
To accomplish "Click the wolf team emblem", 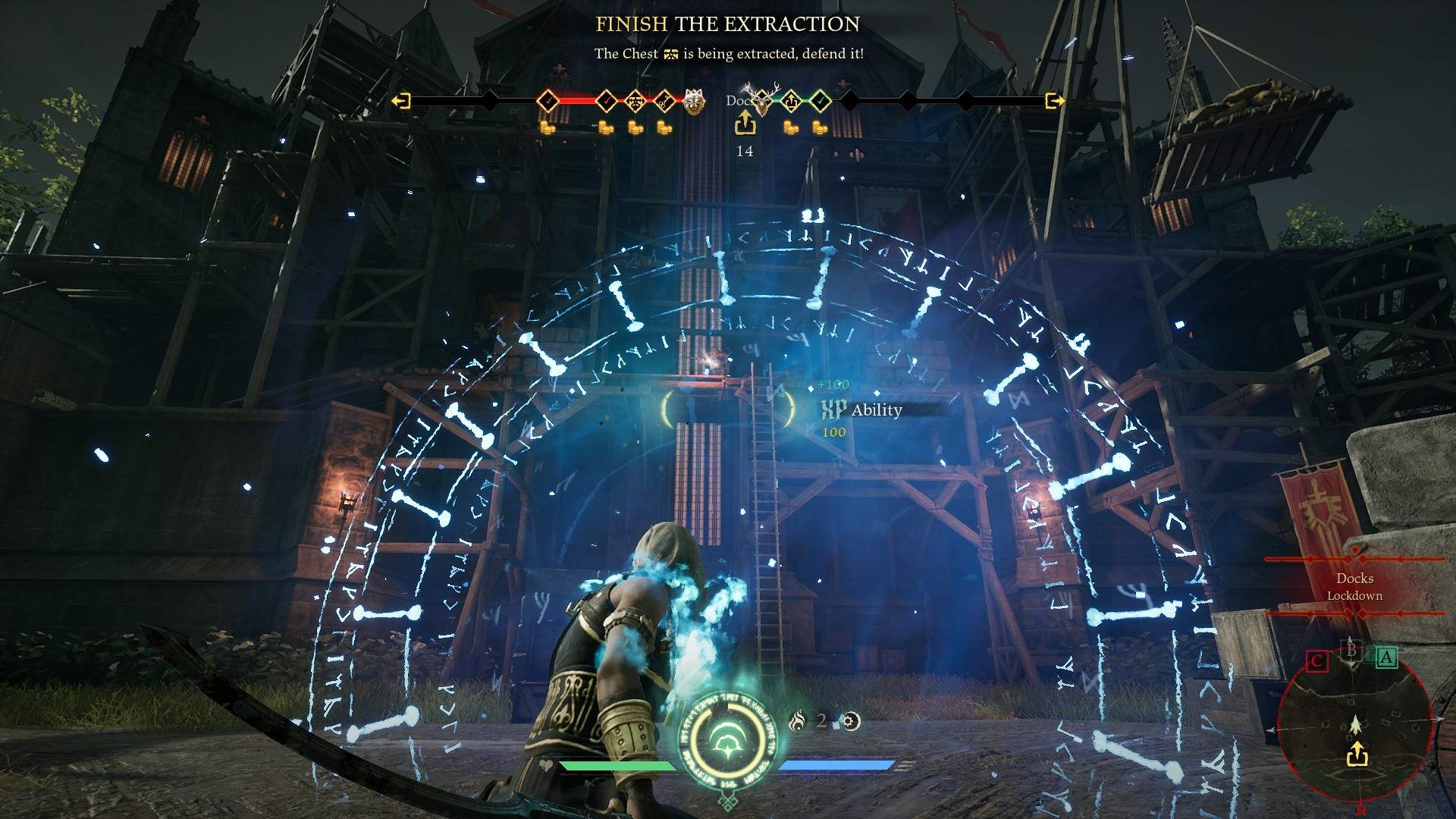I will pyautogui.click(x=692, y=101).
